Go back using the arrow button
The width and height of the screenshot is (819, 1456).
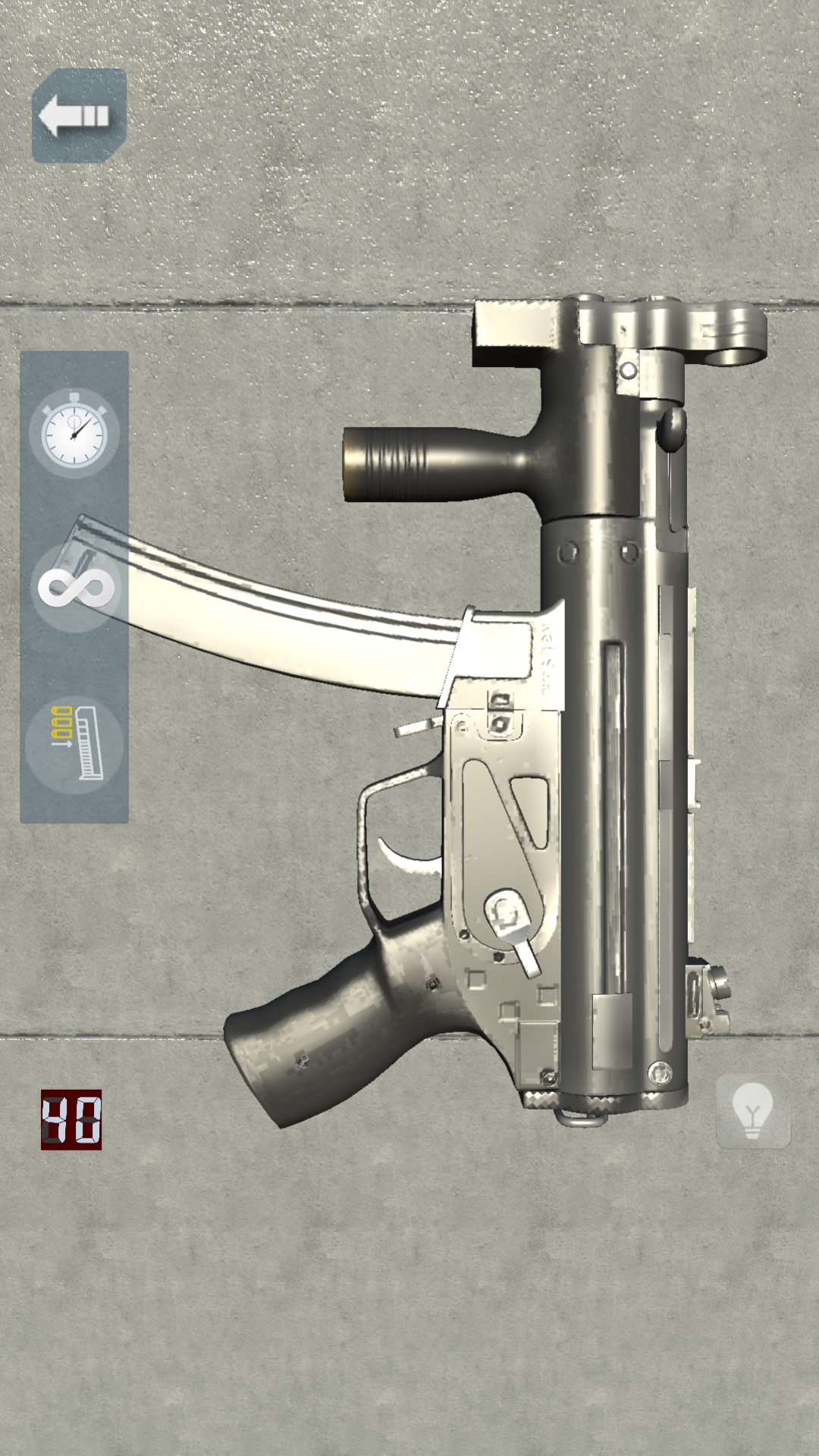point(78,115)
